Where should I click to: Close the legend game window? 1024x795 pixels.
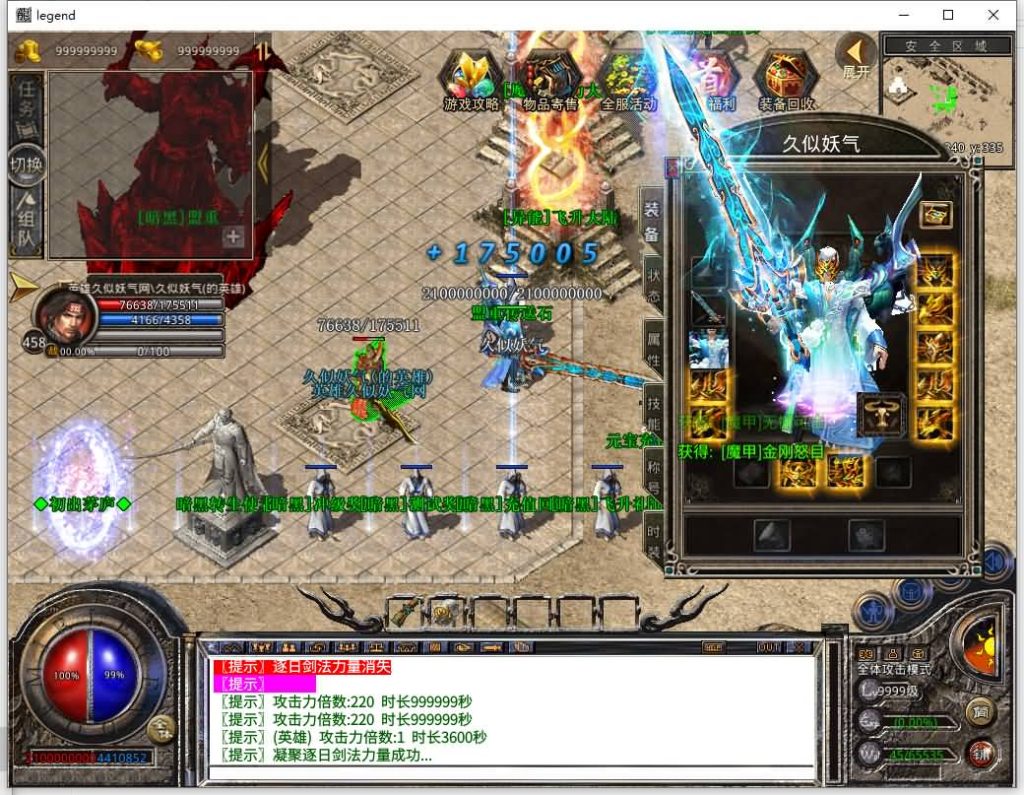(993, 15)
